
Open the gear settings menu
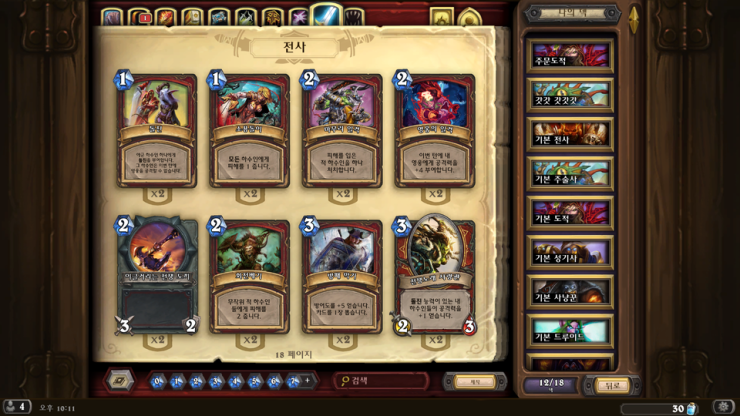point(723,407)
